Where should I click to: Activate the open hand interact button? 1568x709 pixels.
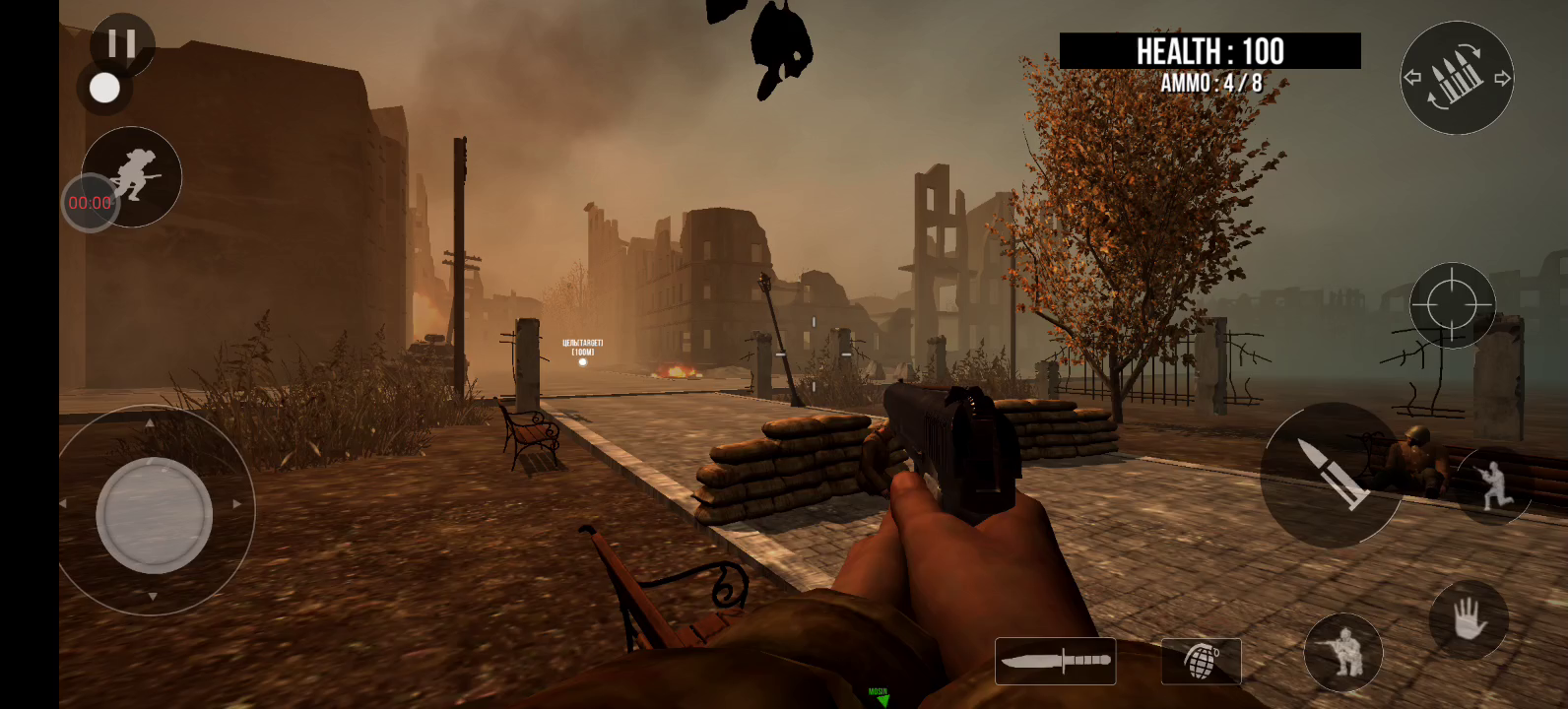pyautogui.click(x=1469, y=620)
